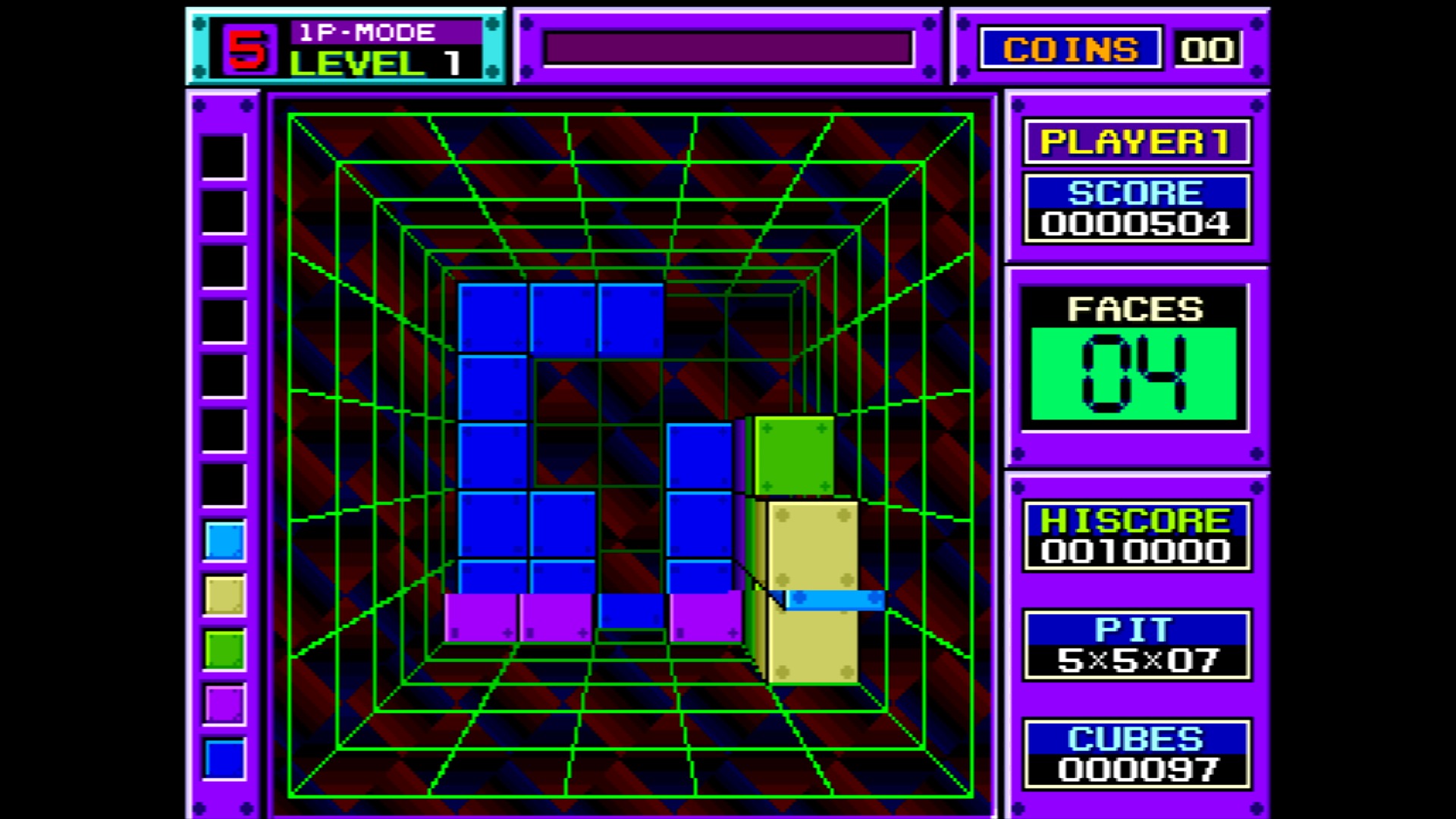This screenshot has width=1456, height=819.
Task: Select the cyan depth indicator swatch
Action: 223,541
